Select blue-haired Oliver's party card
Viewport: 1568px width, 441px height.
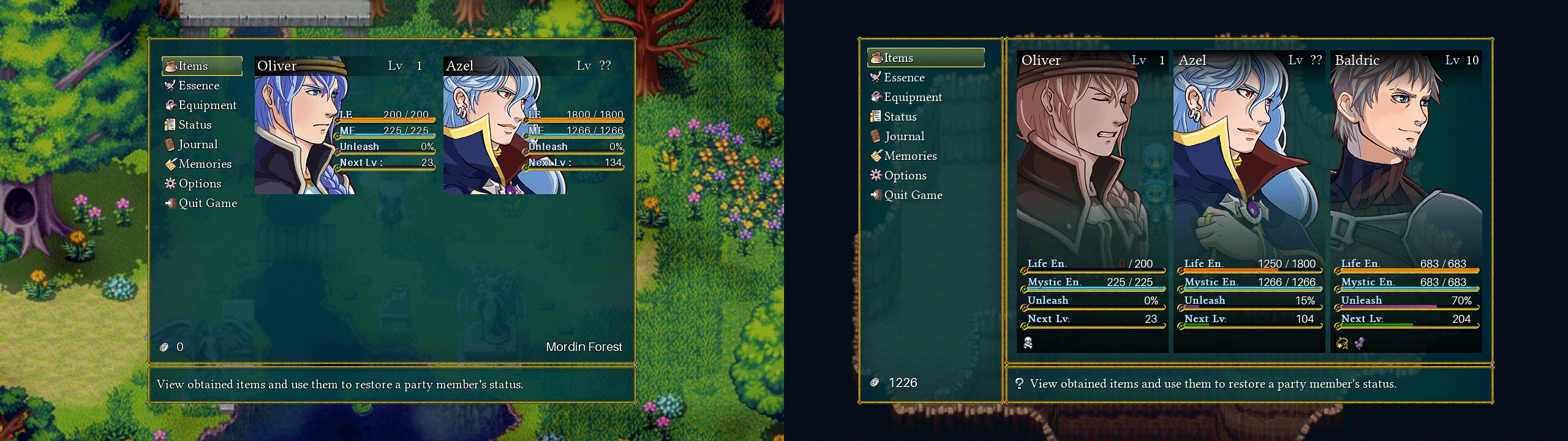[x=345, y=126]
